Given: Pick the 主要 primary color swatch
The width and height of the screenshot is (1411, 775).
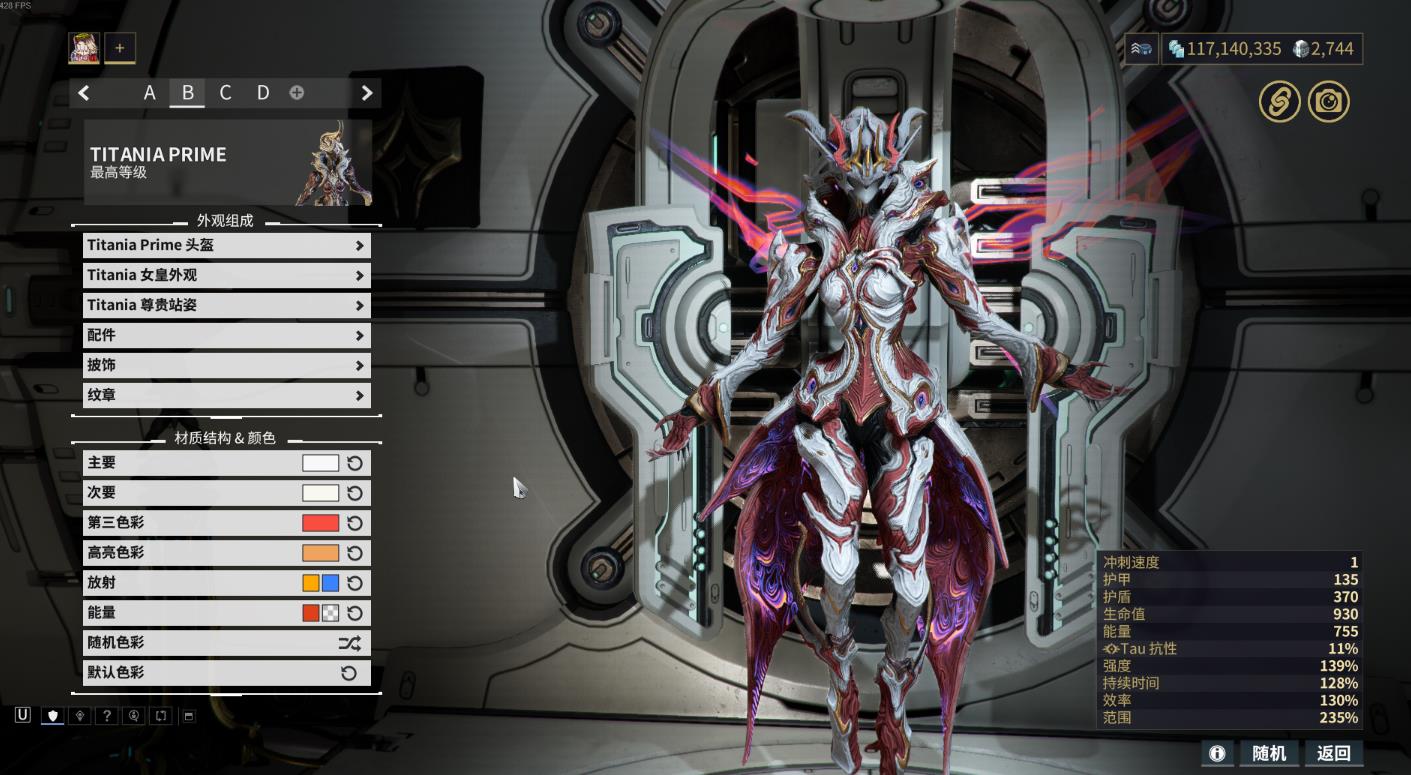Looking at the screenshot, I should pos(321,463).
